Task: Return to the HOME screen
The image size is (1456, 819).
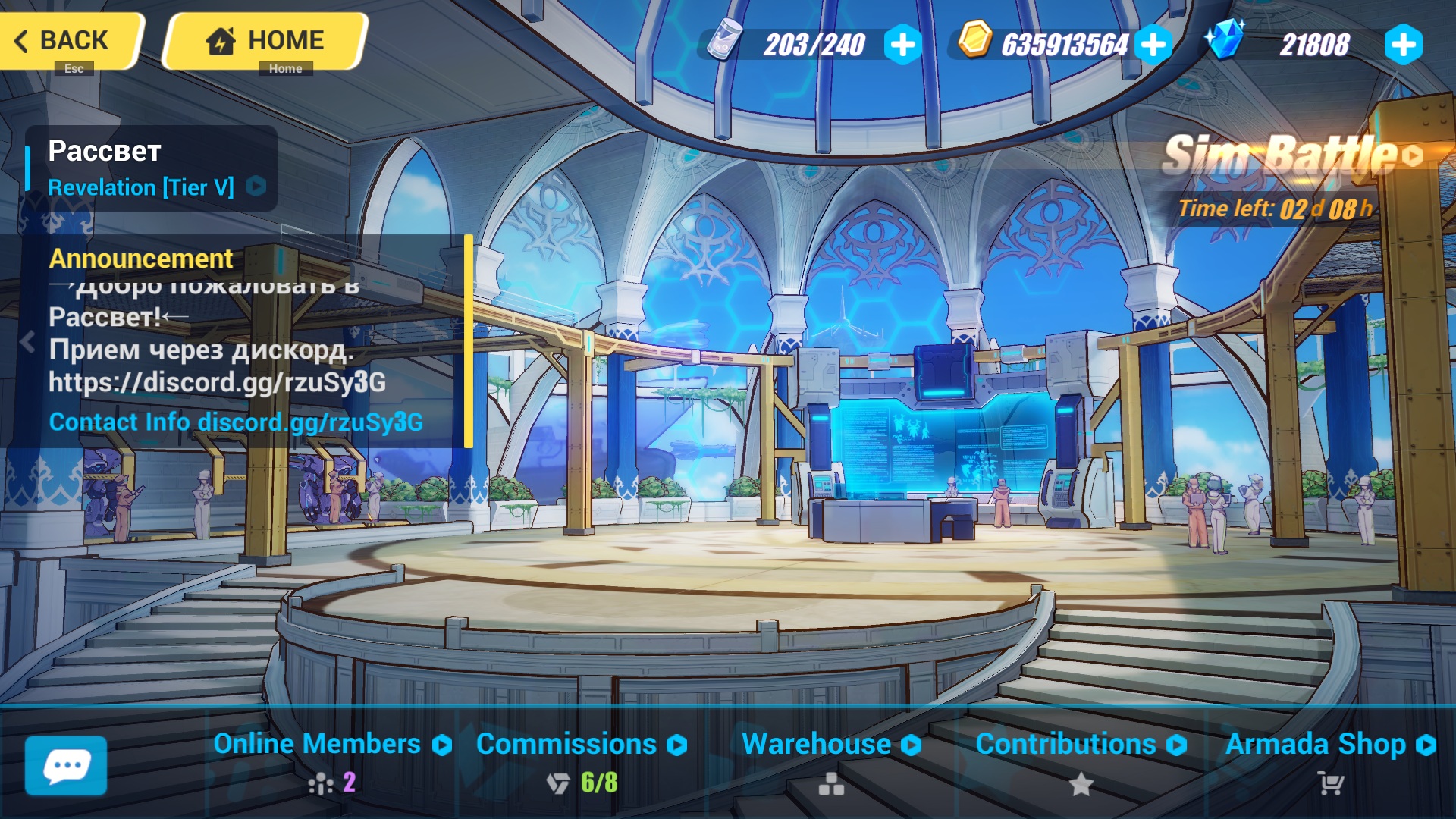Action: [x=265, y=41]
